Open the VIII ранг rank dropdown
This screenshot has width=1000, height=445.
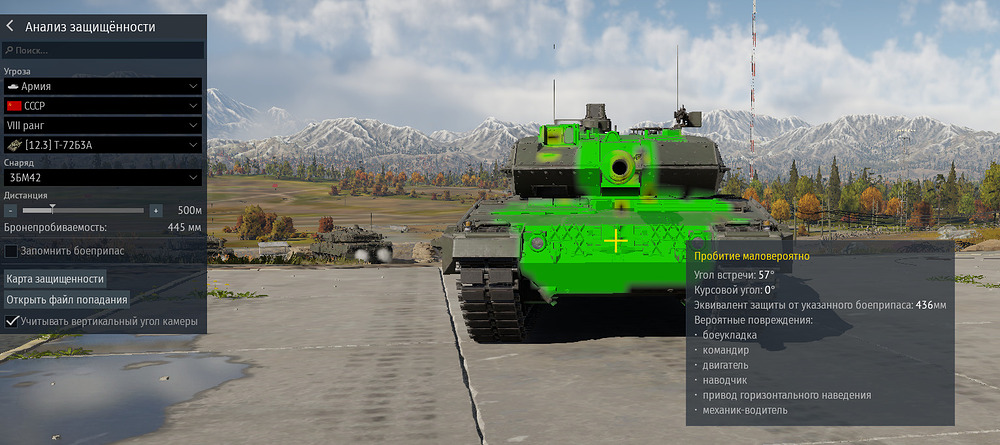103,126
